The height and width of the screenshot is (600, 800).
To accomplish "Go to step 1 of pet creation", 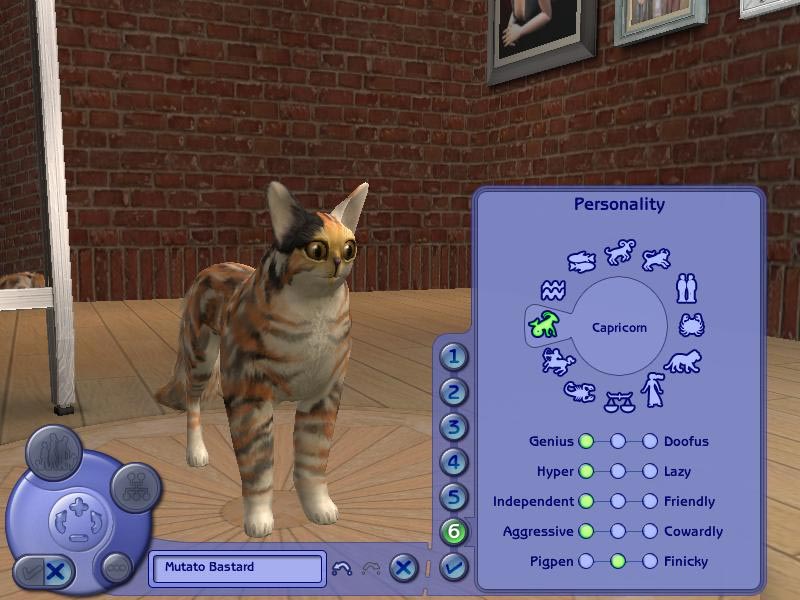I will pyautogui.click(x=455, y=357).
